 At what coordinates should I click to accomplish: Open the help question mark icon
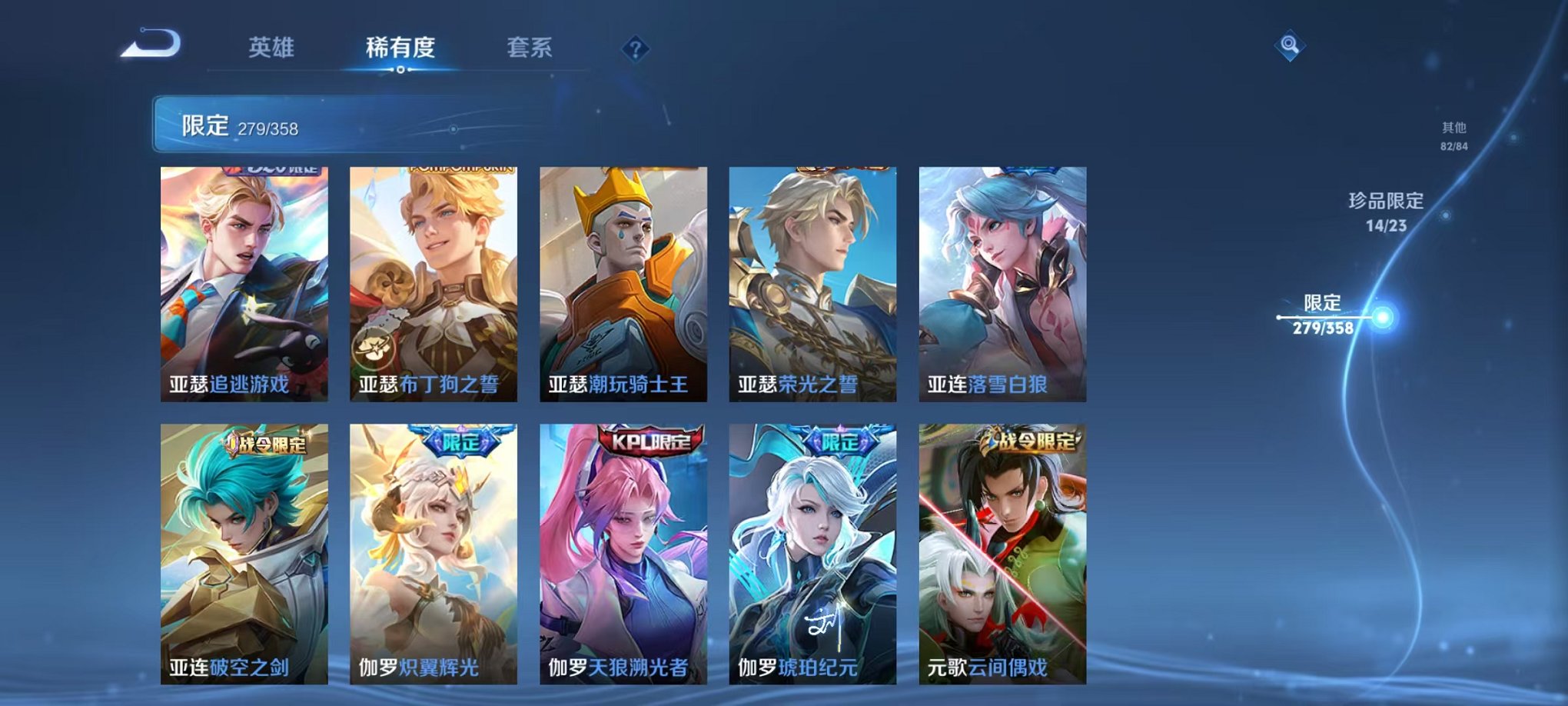pyautogui.click(x=634, y=49)
